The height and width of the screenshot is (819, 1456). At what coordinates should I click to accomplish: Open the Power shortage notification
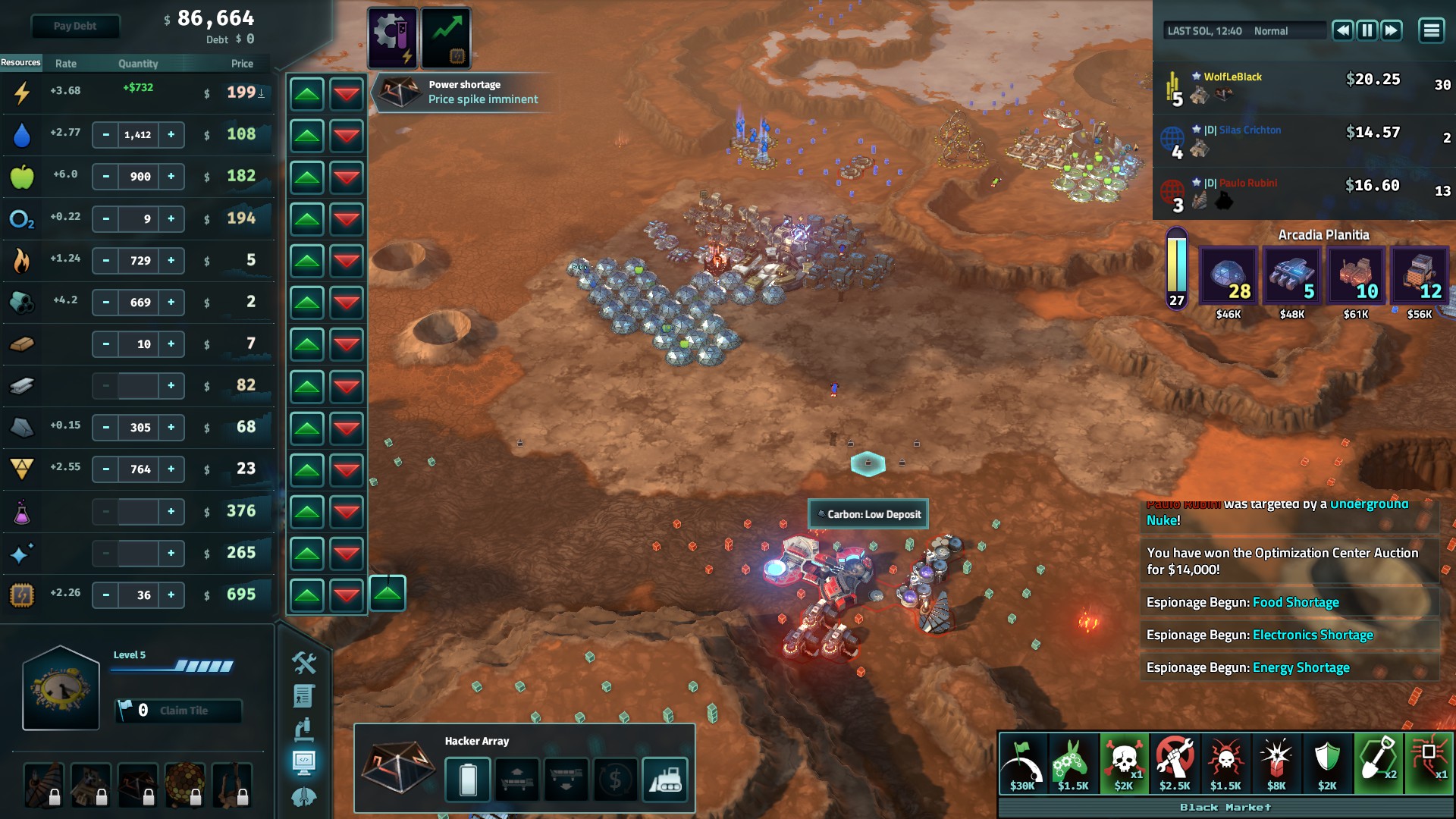[x=463, y=92]
